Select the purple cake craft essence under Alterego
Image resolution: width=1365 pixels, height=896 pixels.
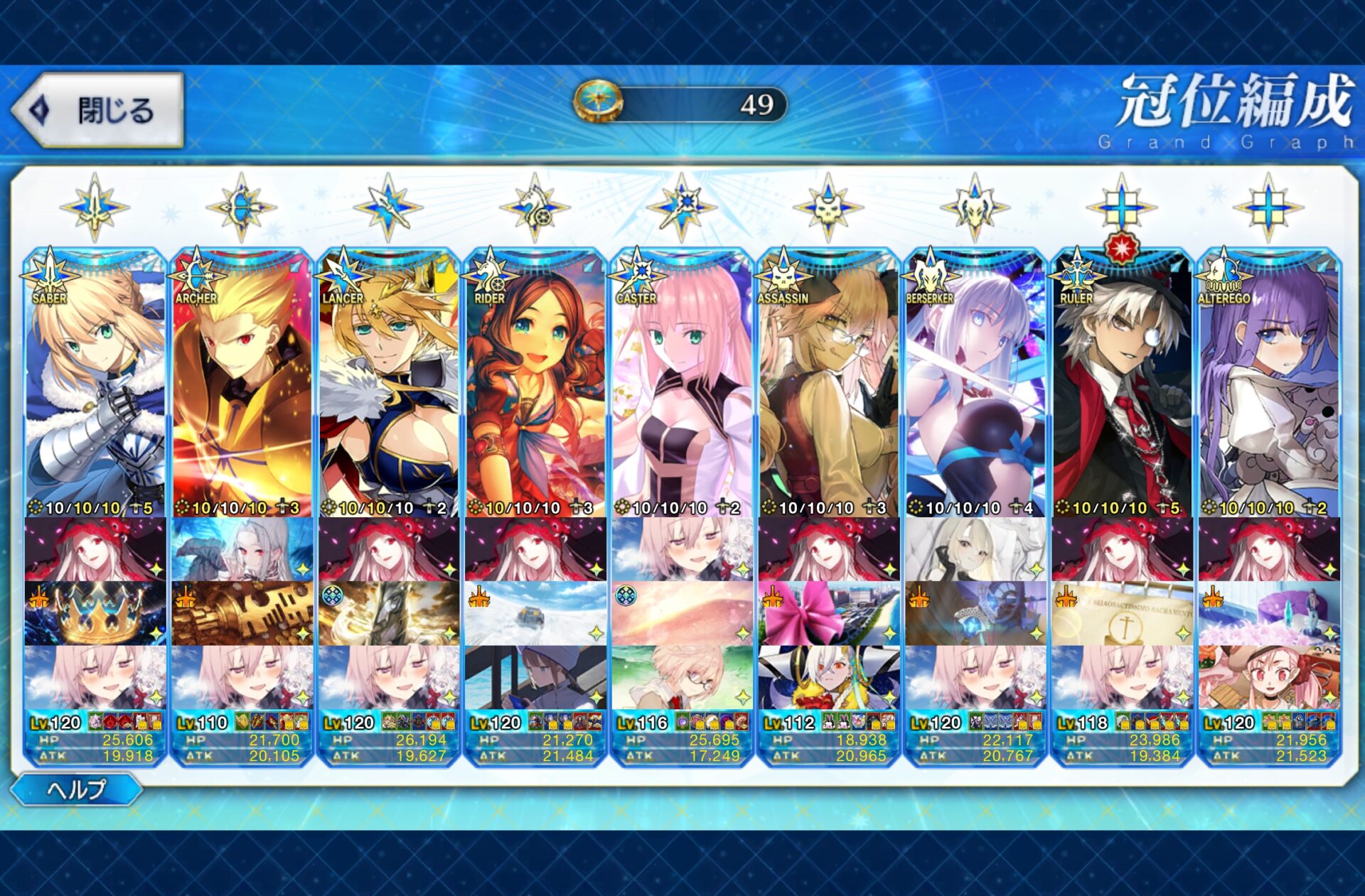tap(1269, 613)
